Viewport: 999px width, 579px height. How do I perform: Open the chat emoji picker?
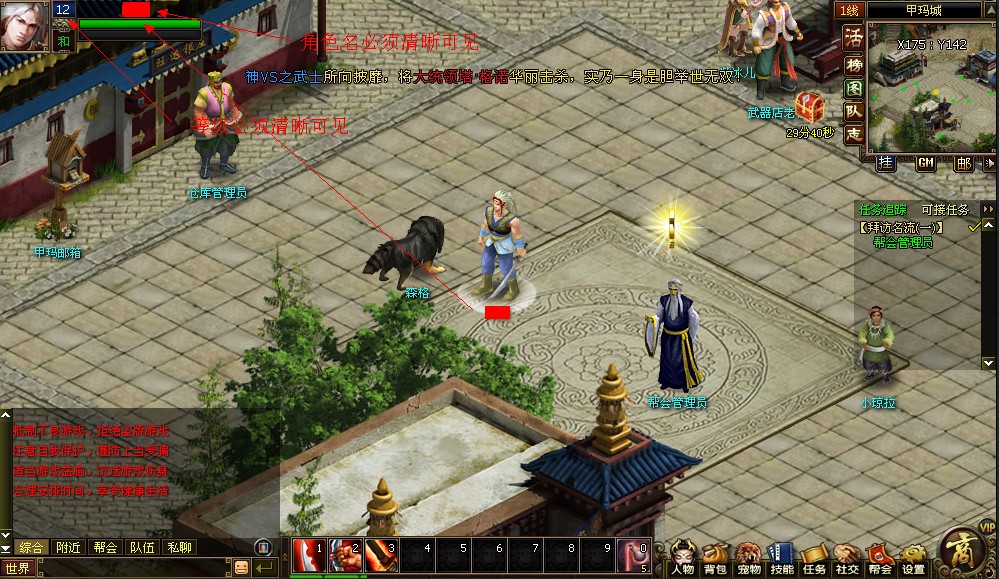[x=241, y=567]
